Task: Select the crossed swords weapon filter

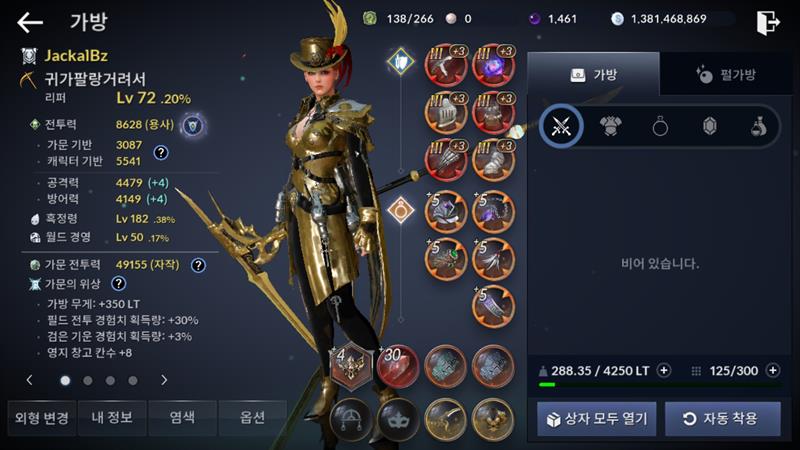Action: (x=561, y=126)
